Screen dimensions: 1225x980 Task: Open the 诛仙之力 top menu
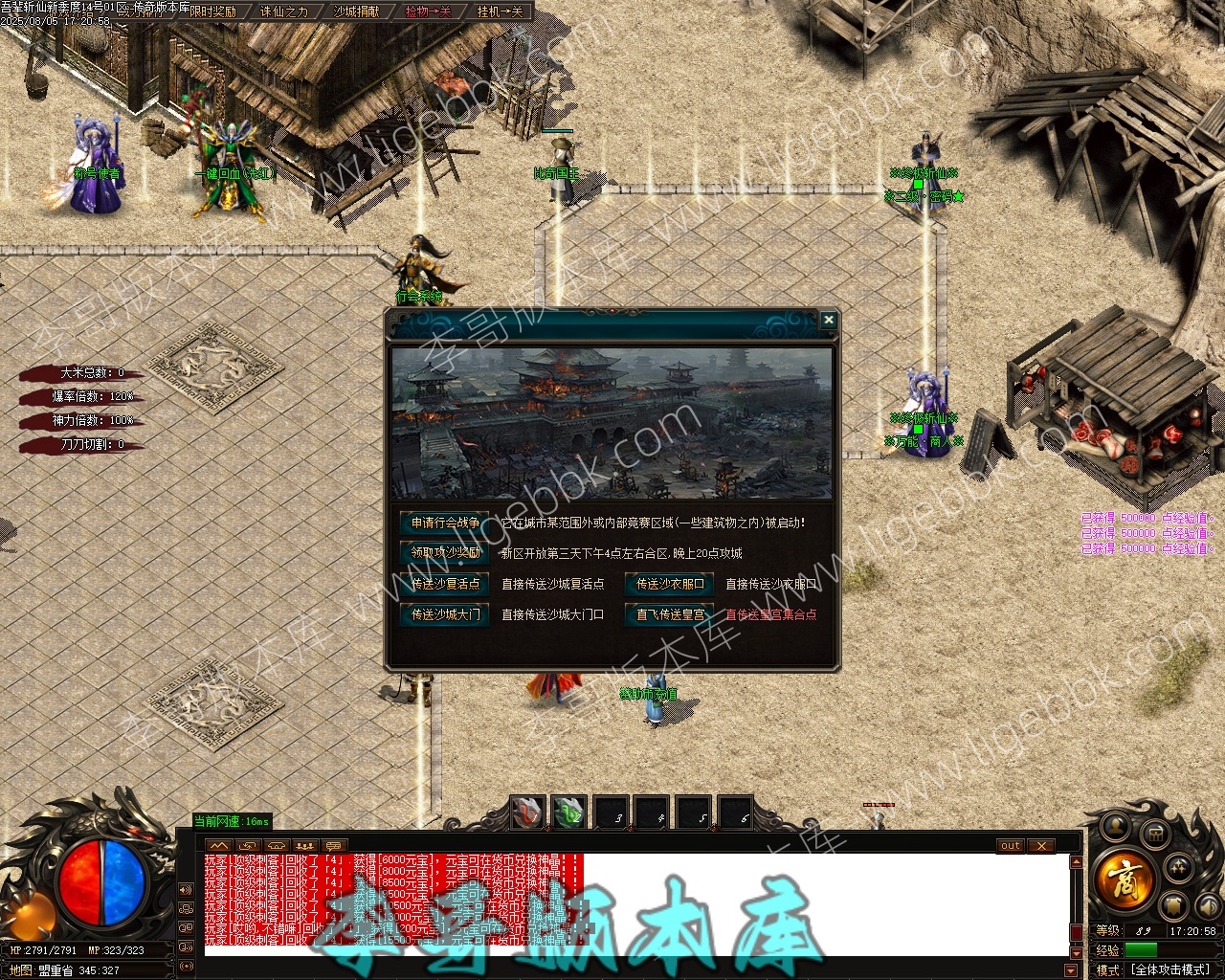(284, 11)
